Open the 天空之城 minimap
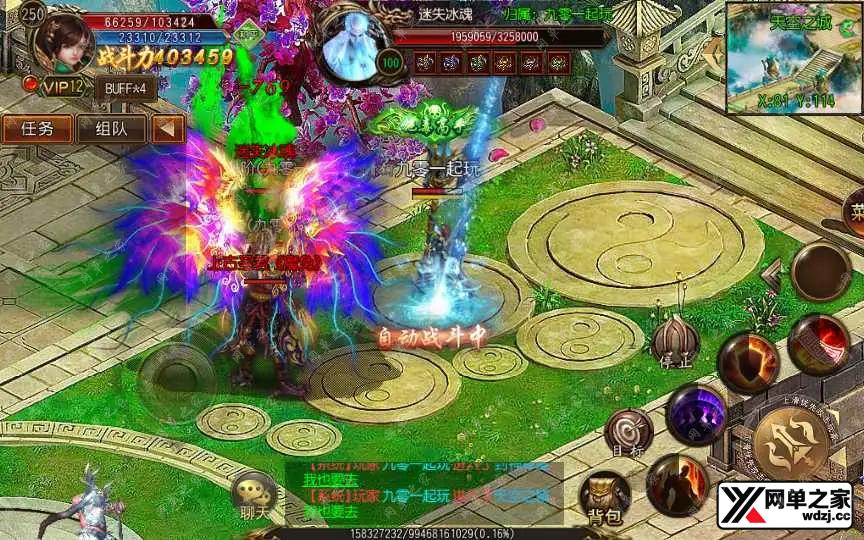 pyautogui.click(x=794, y=58)
